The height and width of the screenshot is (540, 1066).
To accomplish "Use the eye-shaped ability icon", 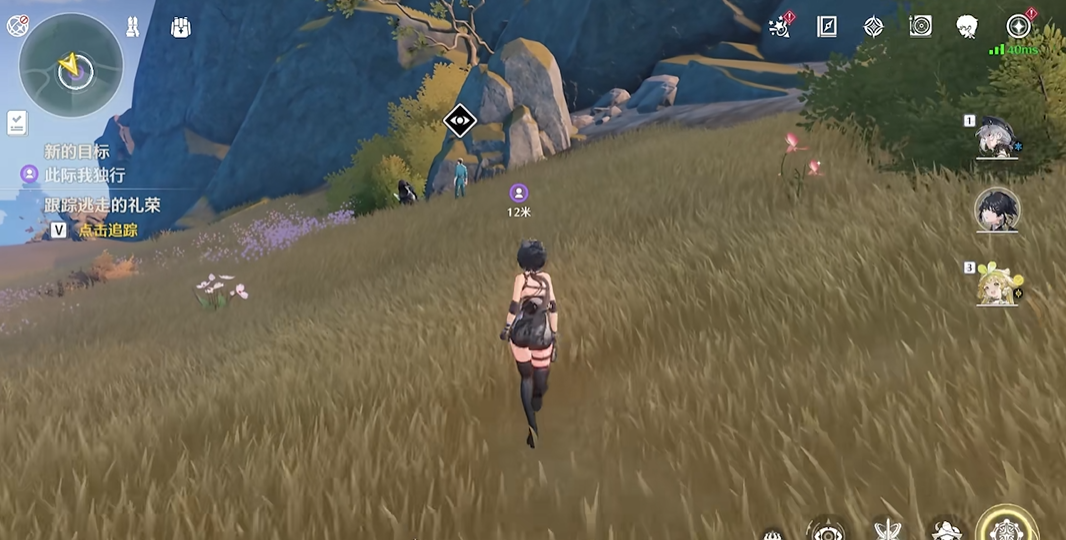I will pos(826,530).
